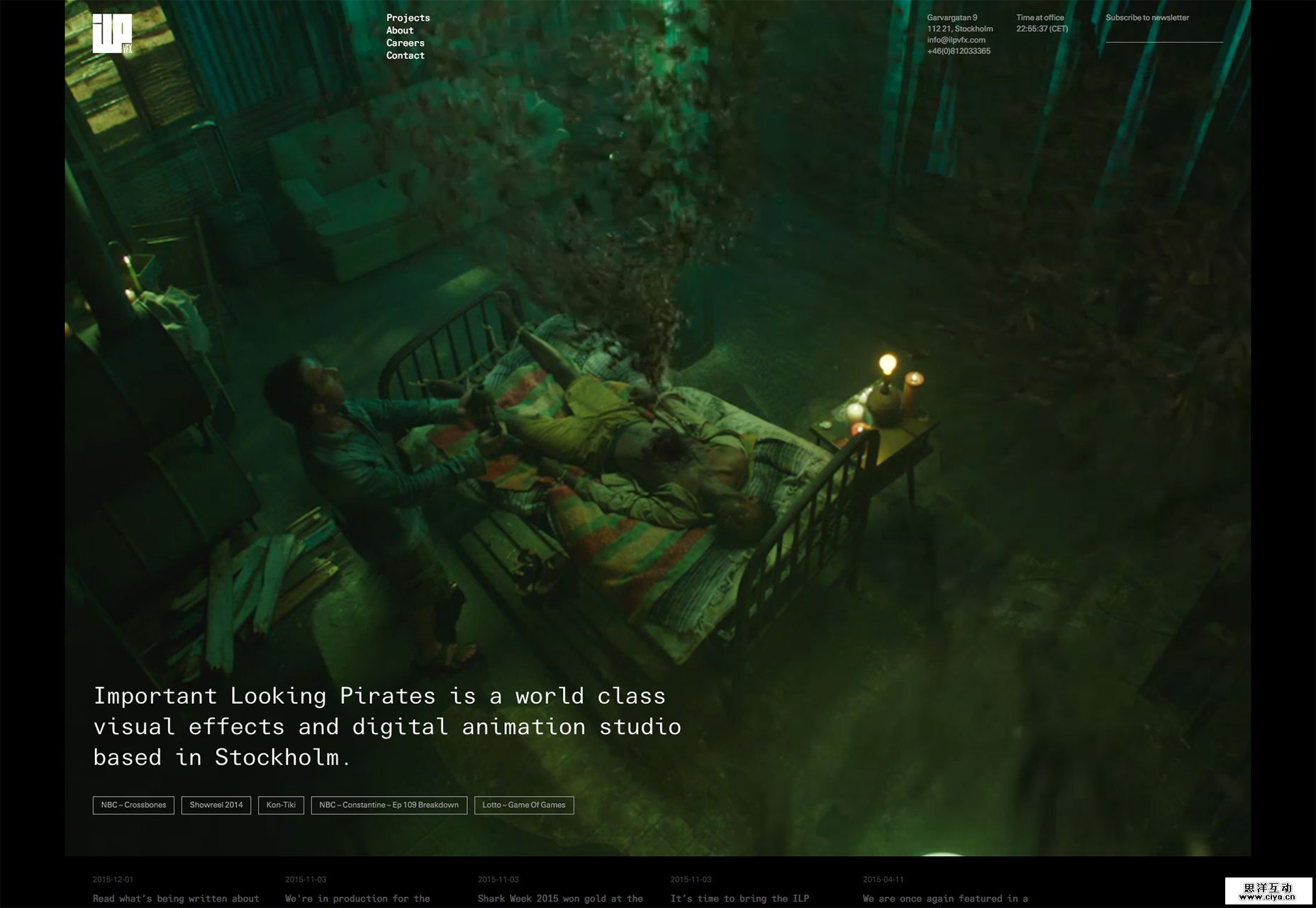Open the Careers page
The height and width of the screenshot is (908, 1316).
pyautogui.click(x=405, y=43)
